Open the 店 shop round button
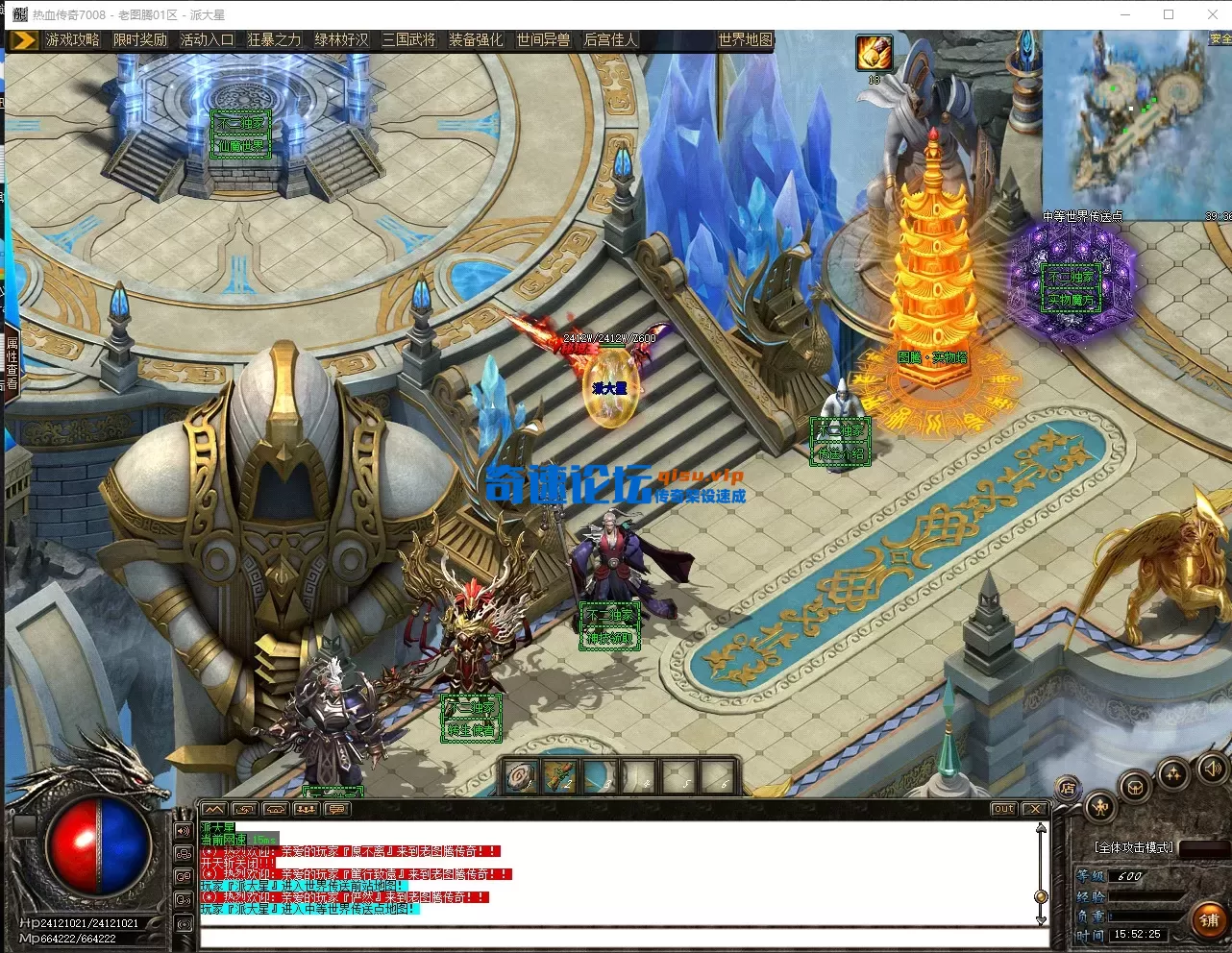 [1069, 788]
